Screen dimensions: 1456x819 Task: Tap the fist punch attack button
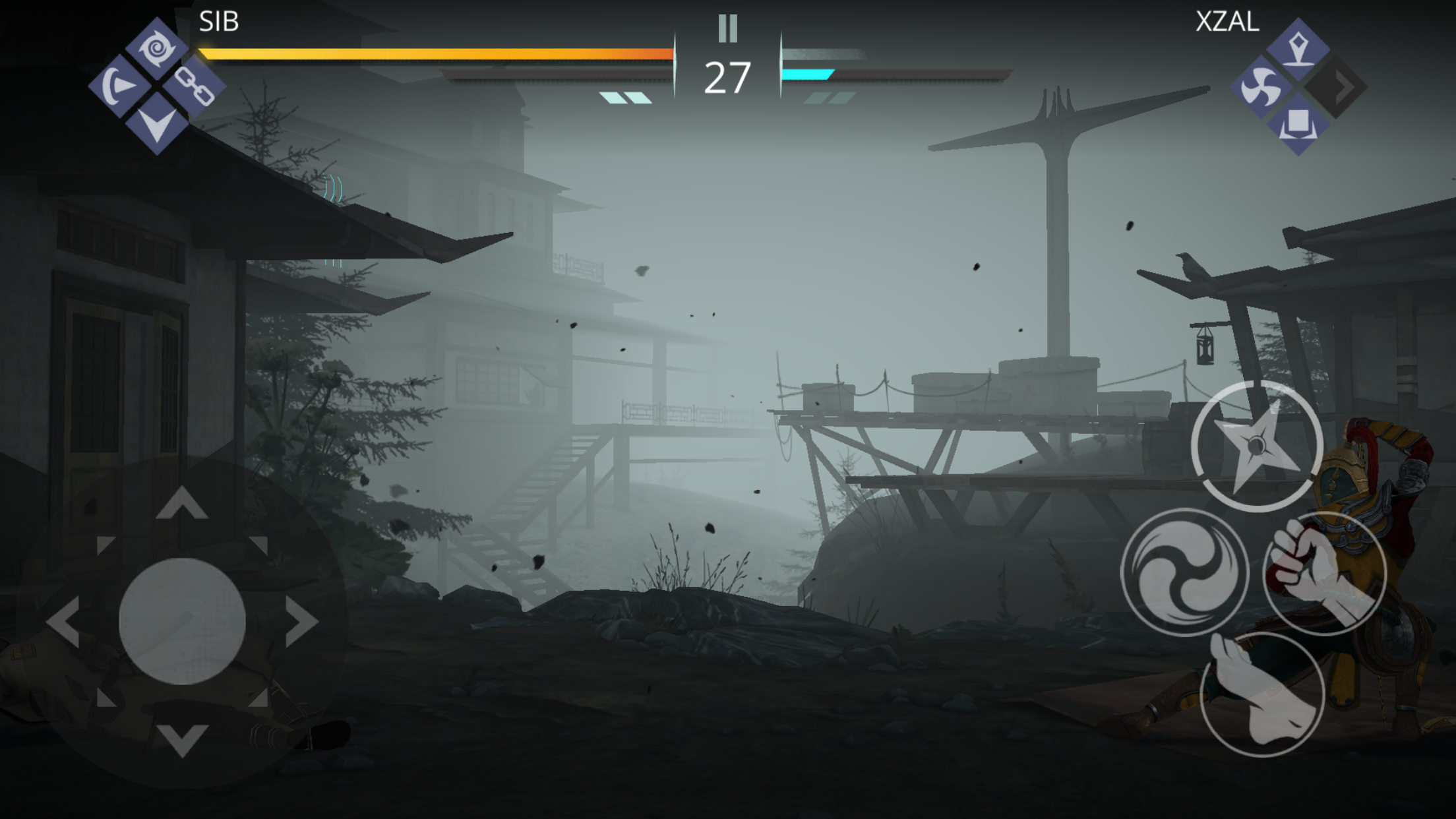[x=1325, y=572]
